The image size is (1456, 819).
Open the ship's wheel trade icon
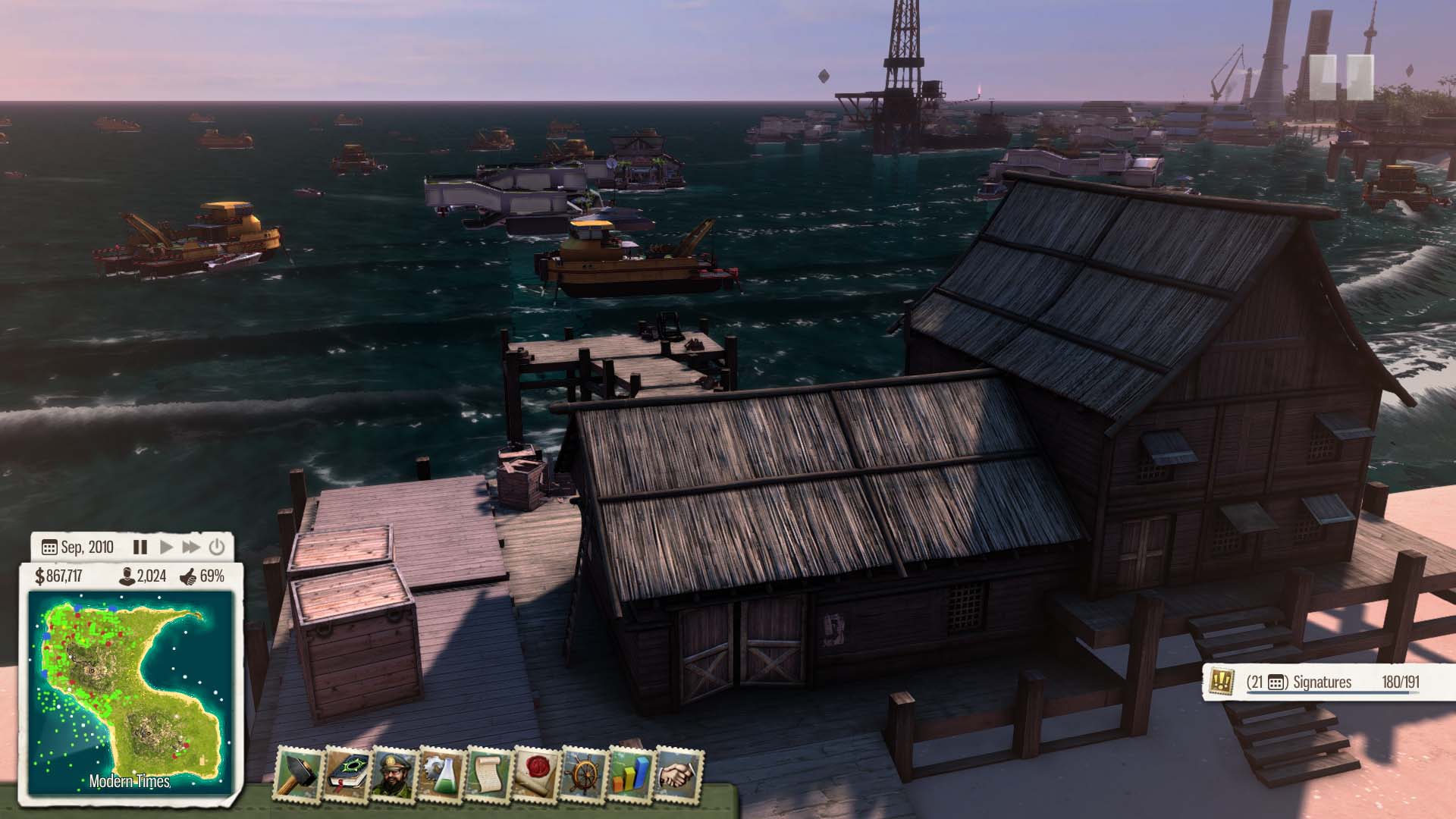pyautogui.click(x=584, y=774)
